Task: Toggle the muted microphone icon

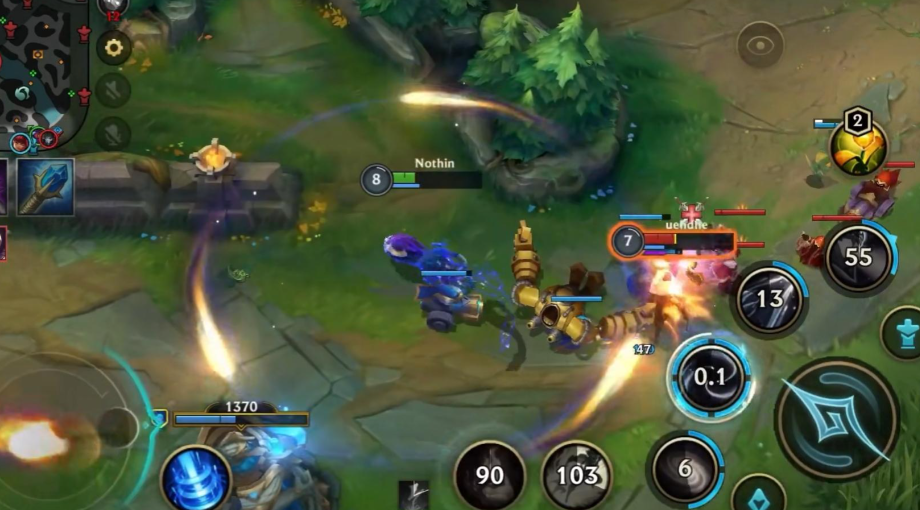Action: coord(113,133)
